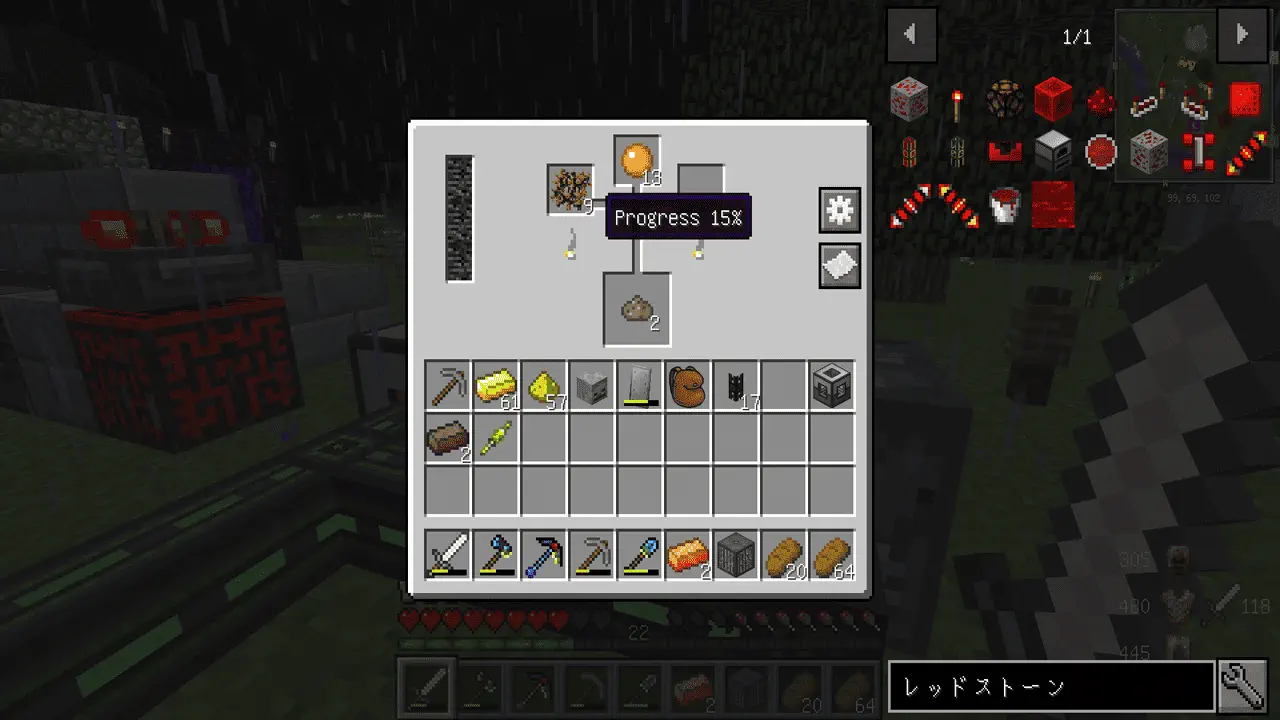Pick up the brown backpack item
The height and width of the screenshot is (720, 1280).
(x=688, y=386)
